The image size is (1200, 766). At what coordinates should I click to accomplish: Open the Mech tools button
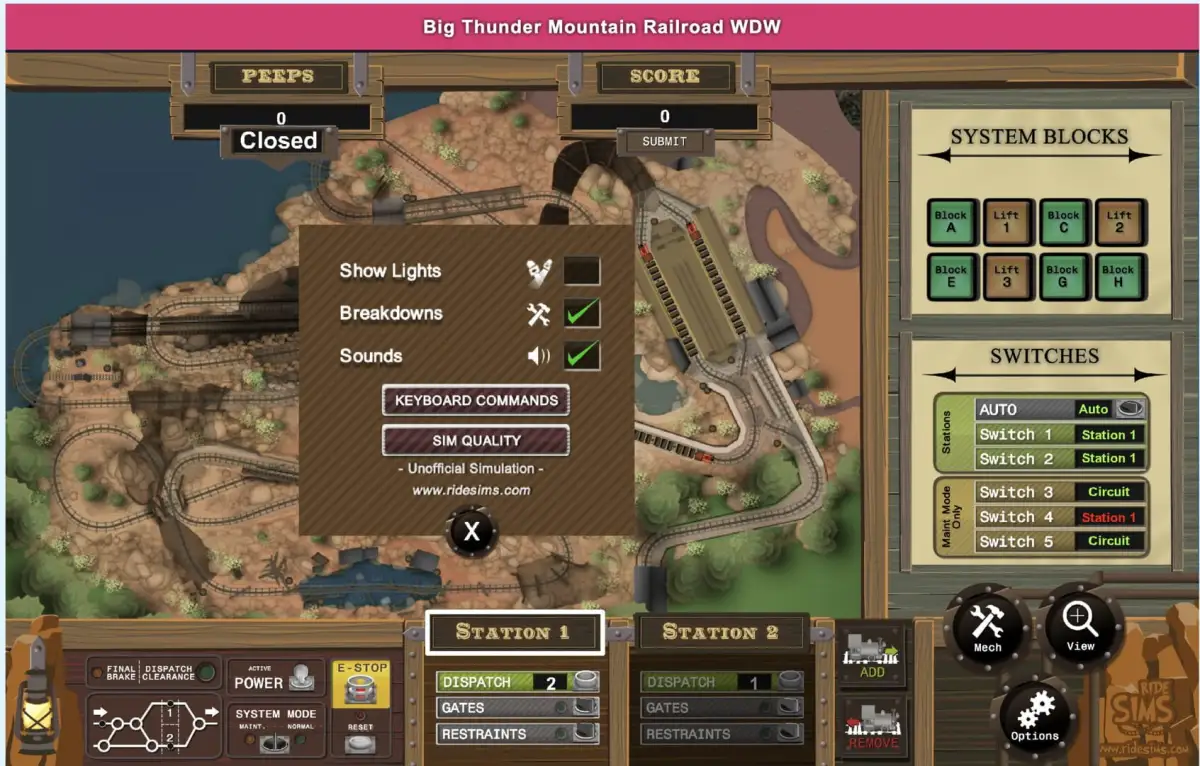pos(987,627)
